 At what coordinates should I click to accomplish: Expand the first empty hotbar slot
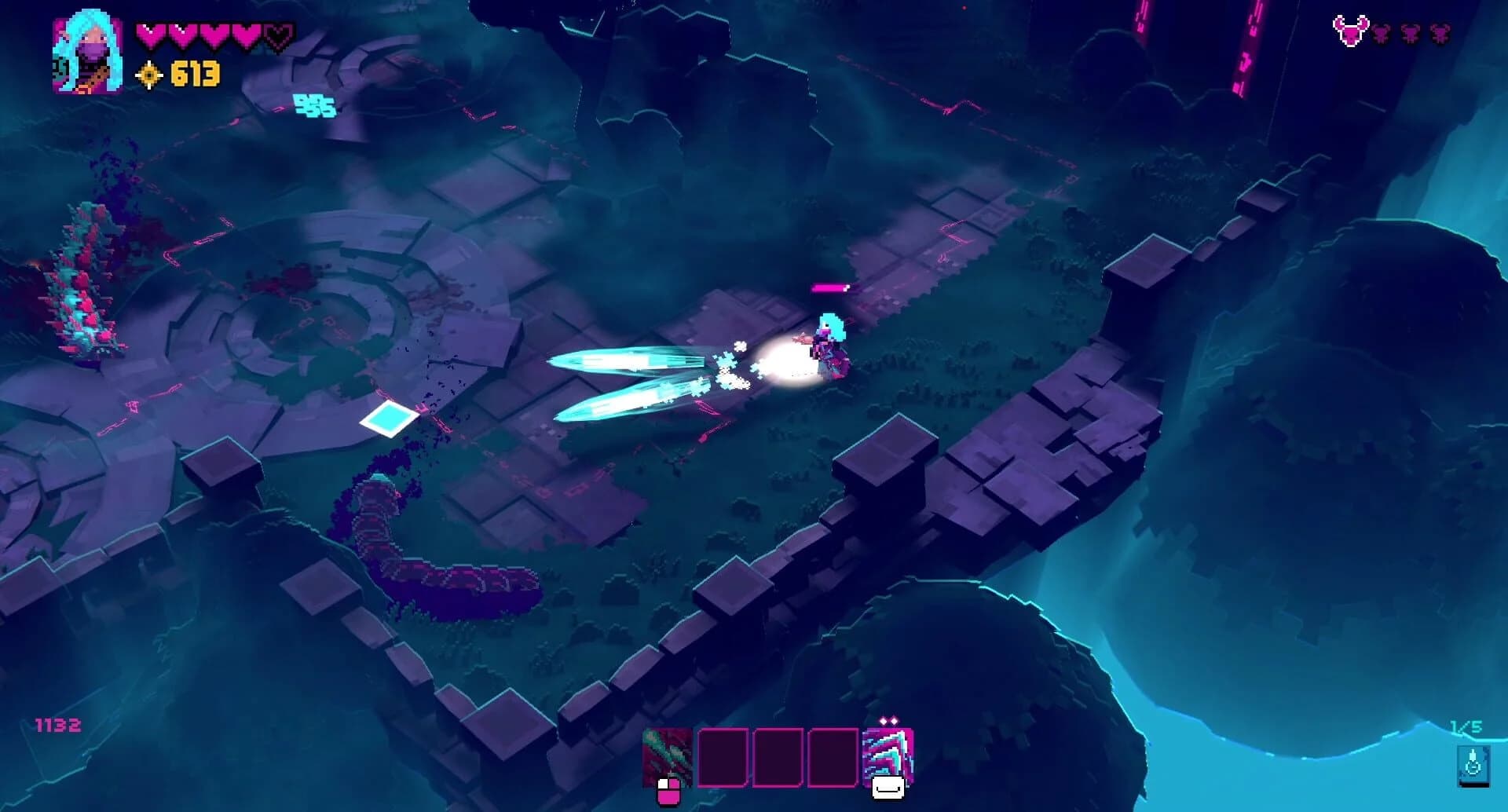click(x=723, y=758)
